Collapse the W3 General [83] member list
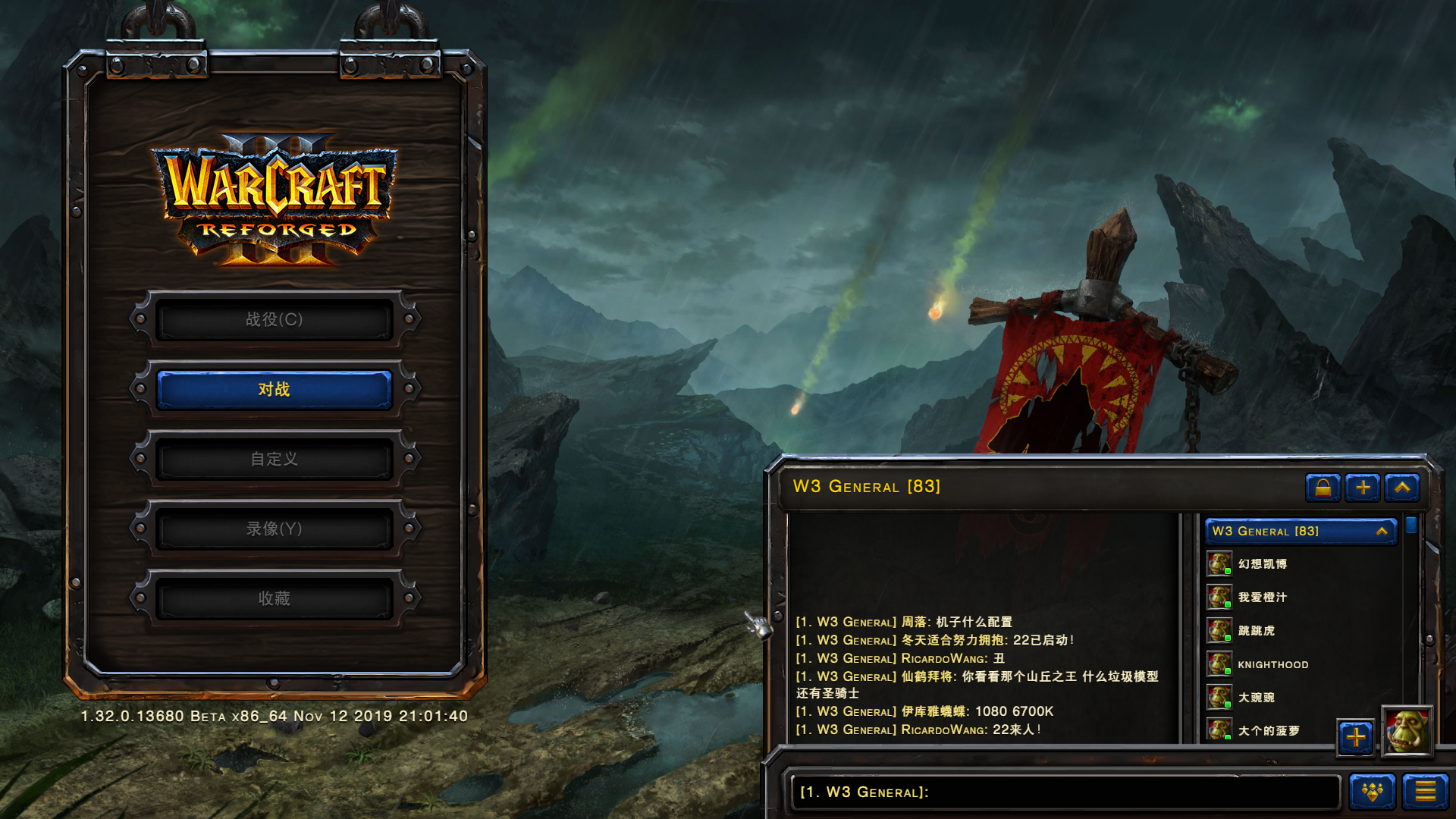1456x819 pixels. coord(1381,532)
